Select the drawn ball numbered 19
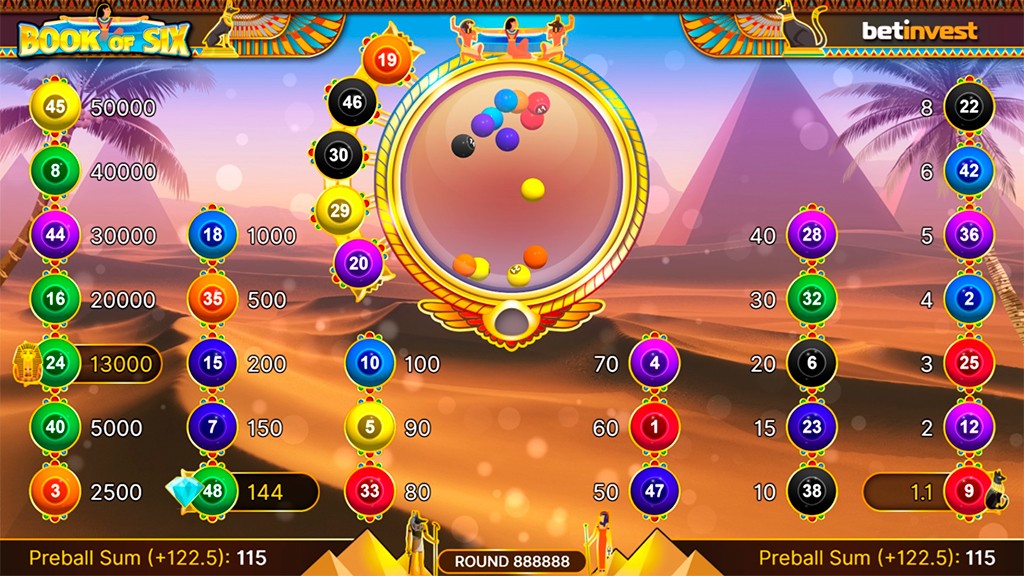Viewport: 1024px width, 576px height. pyautogui.click(x=387, y=60)
